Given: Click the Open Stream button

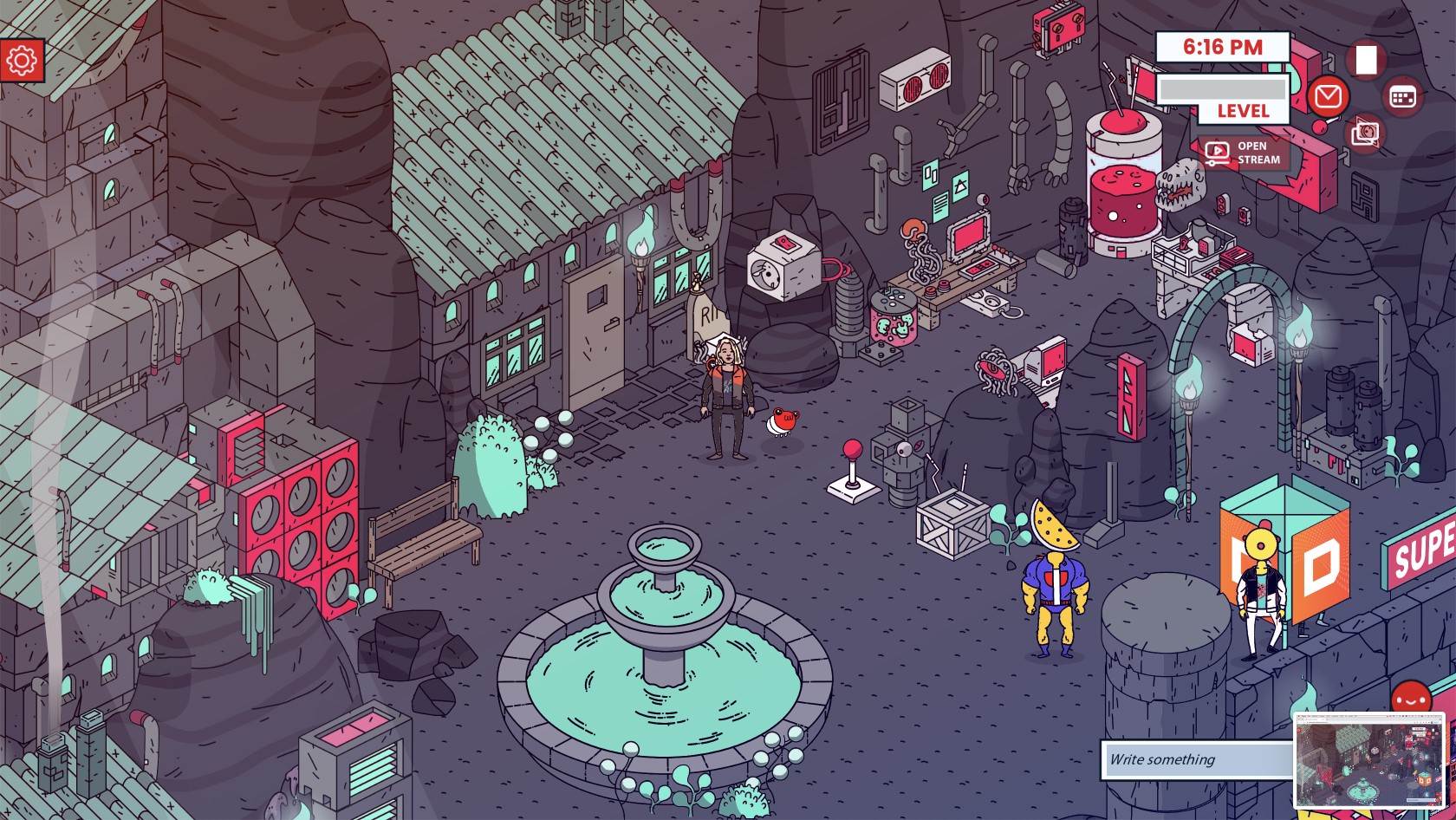Looking at the screenshot, I should click(x=1243, y=153).
